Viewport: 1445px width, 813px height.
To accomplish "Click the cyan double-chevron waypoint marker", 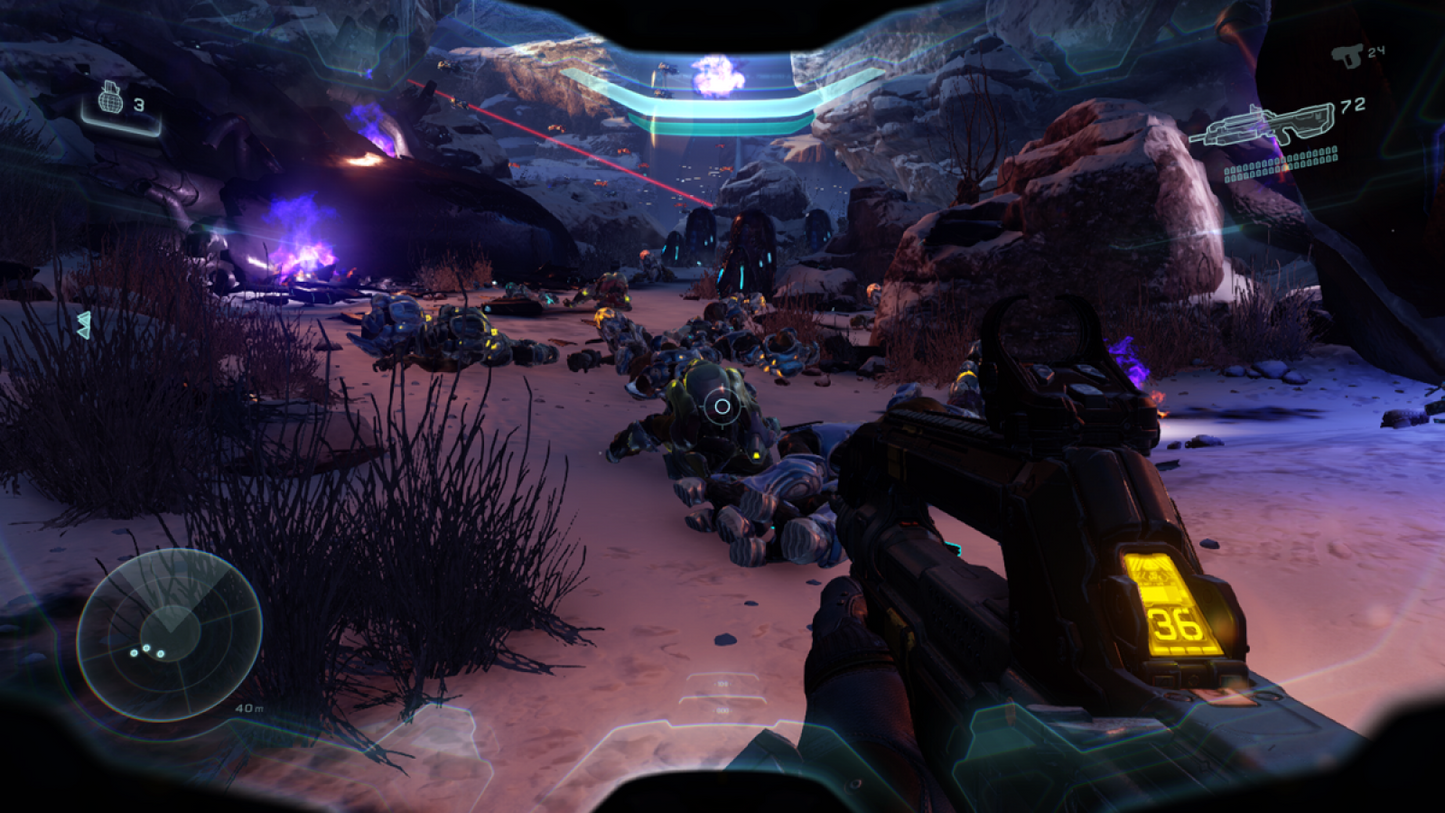I will (x=85, y=324).
